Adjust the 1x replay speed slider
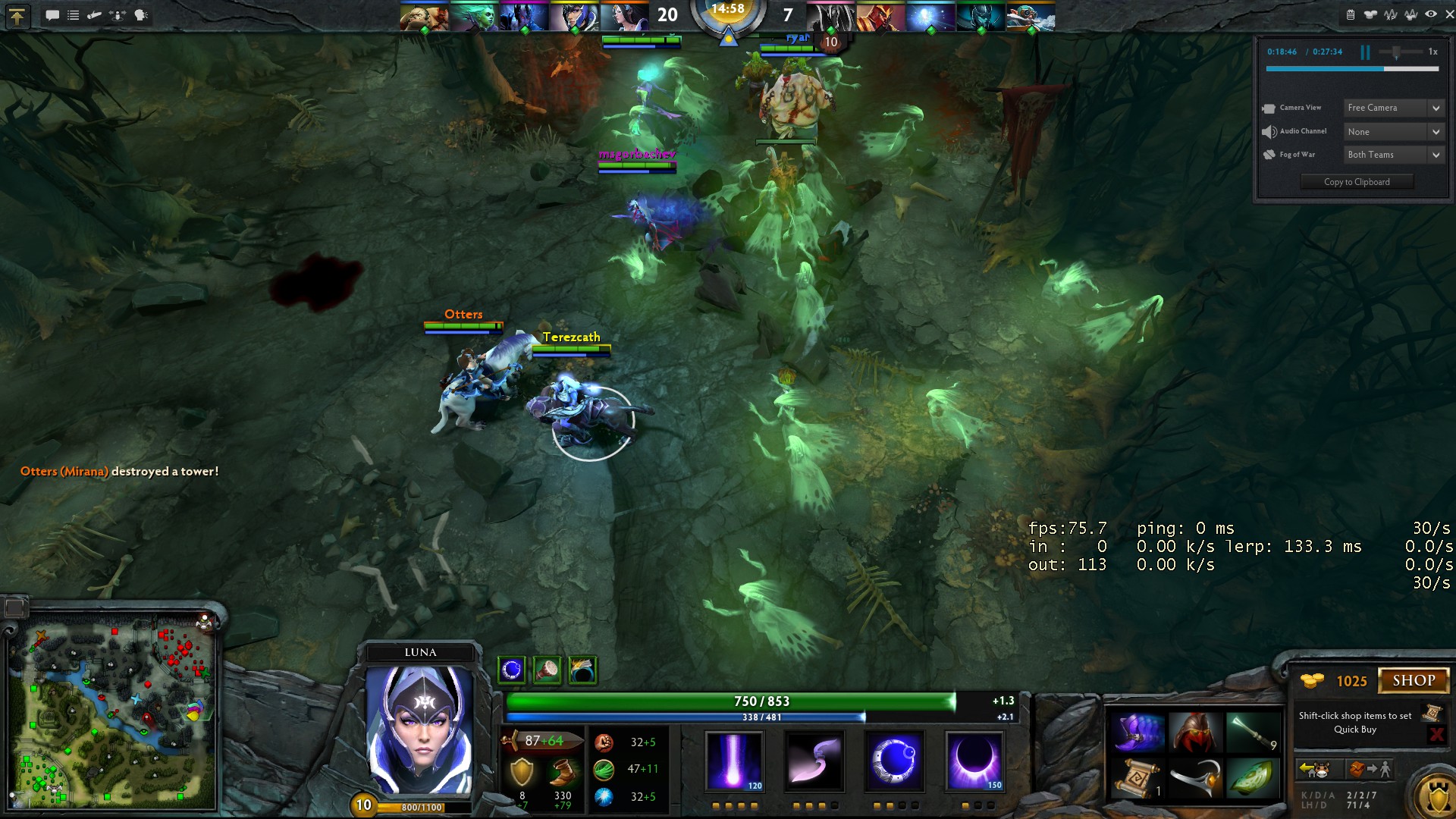 tap(1398, 52)
